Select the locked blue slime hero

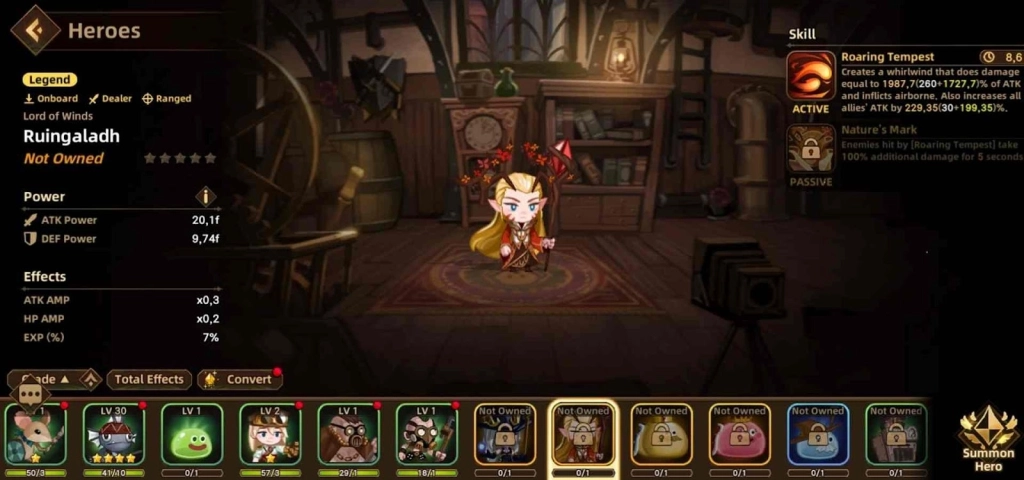click(818, 434)
